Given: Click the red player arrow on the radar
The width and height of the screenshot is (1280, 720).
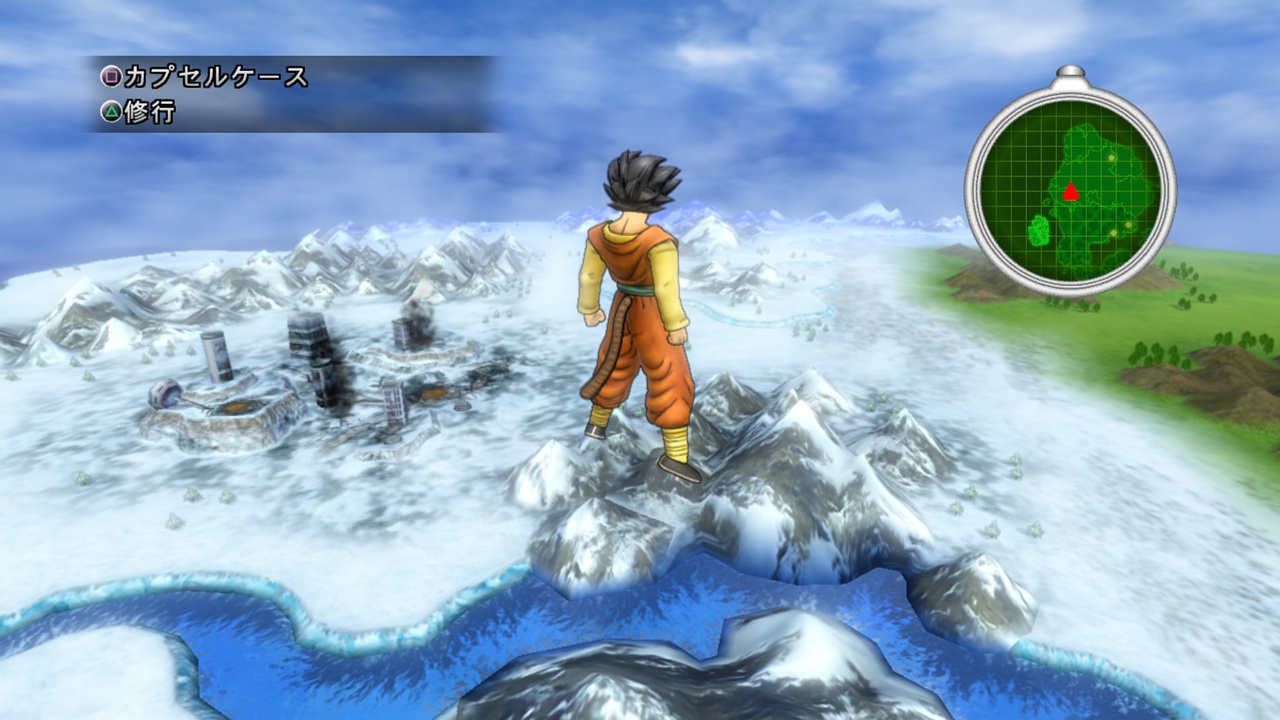Looking at the screenshot, I should (x=1071, y=192).
